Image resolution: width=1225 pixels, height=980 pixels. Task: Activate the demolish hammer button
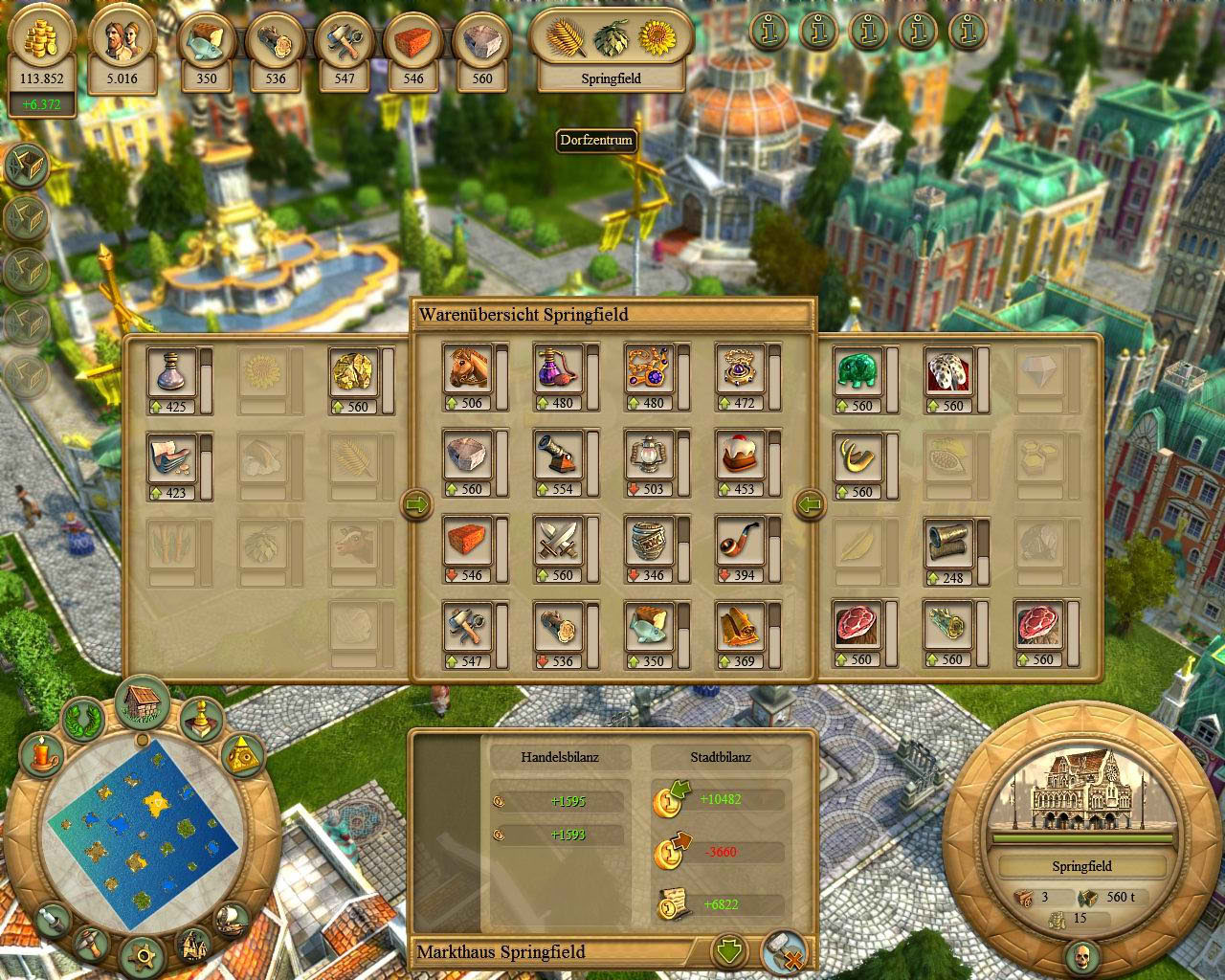782,951
